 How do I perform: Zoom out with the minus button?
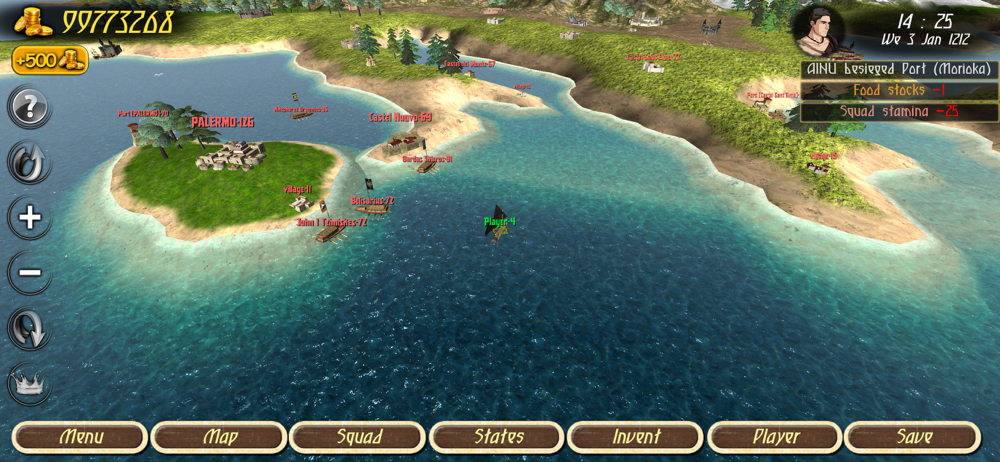click(x=30, y=272)
